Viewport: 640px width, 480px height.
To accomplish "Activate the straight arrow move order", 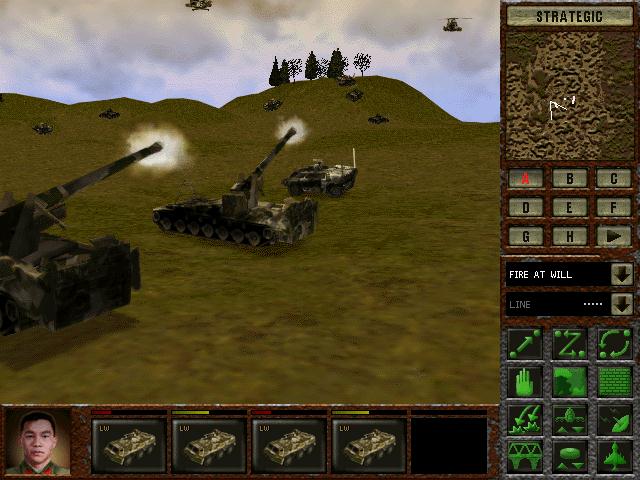I will (x=525, y=343).
